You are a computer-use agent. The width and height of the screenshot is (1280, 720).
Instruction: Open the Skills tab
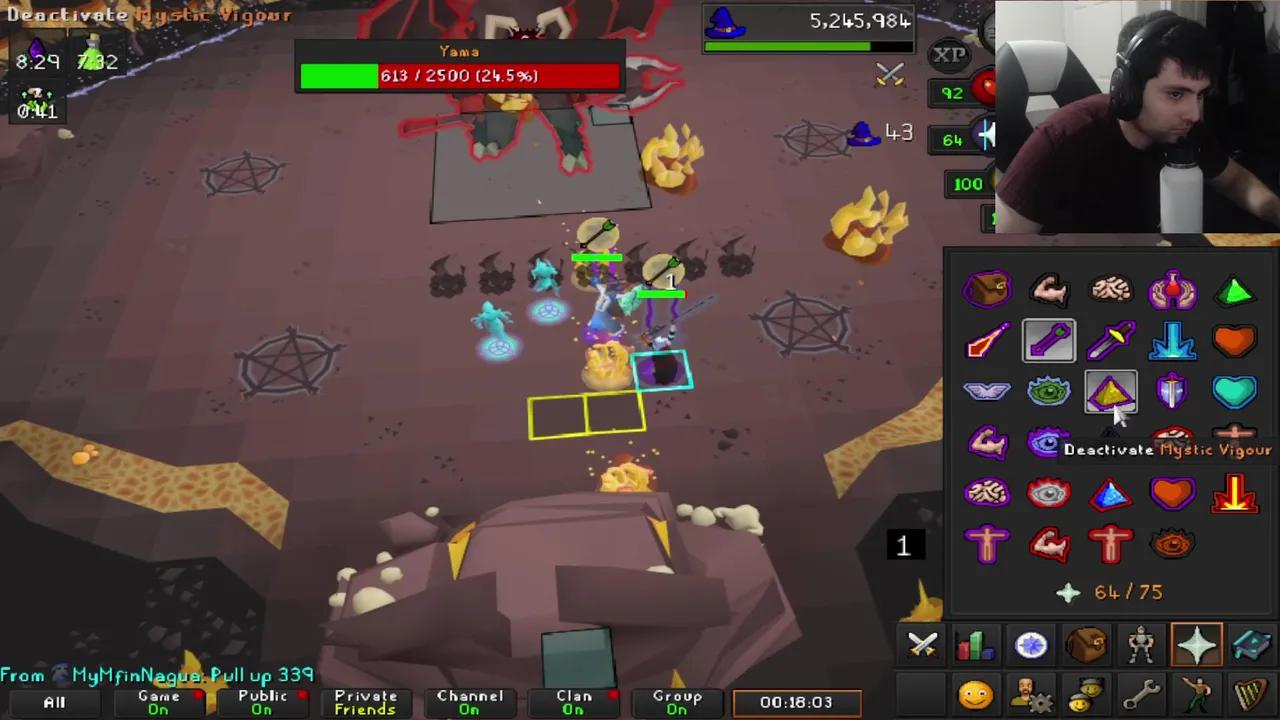click(x=975, y=645)
